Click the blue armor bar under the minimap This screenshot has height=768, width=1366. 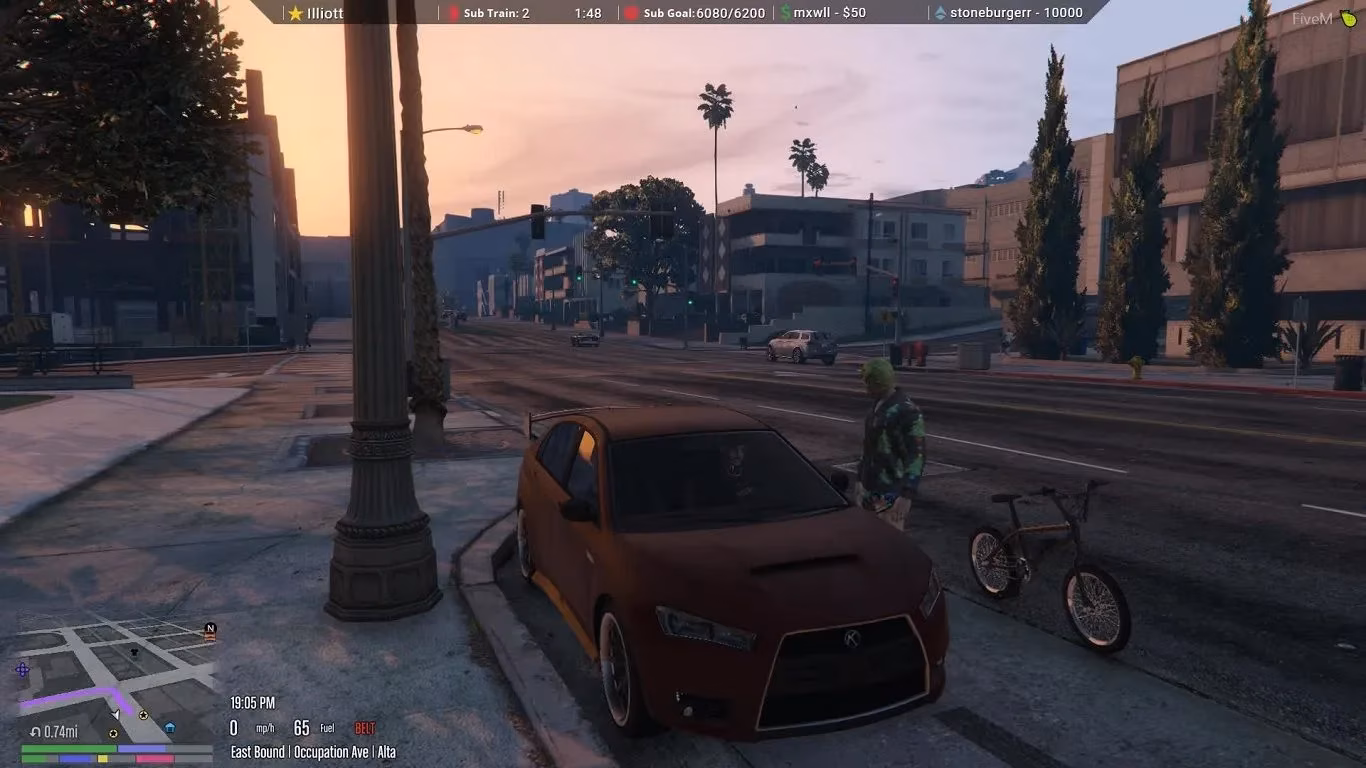[141, 749]
